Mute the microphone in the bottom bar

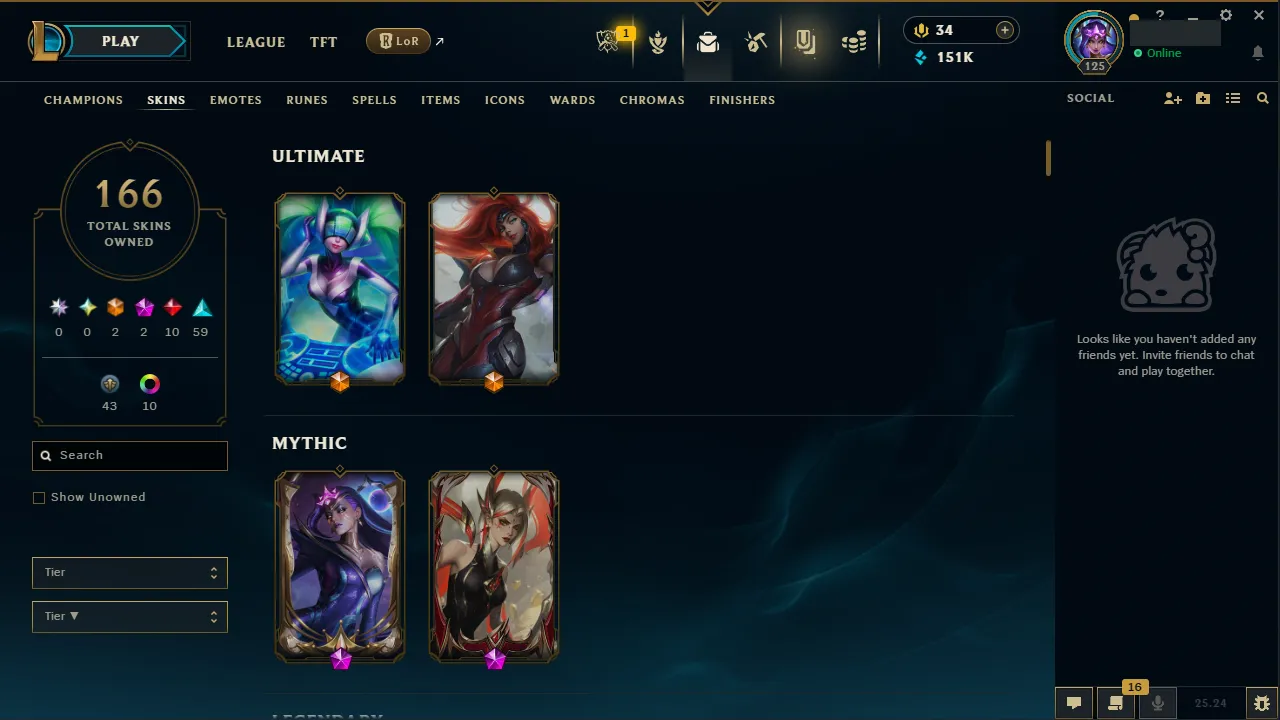[x=1157, y=702]
